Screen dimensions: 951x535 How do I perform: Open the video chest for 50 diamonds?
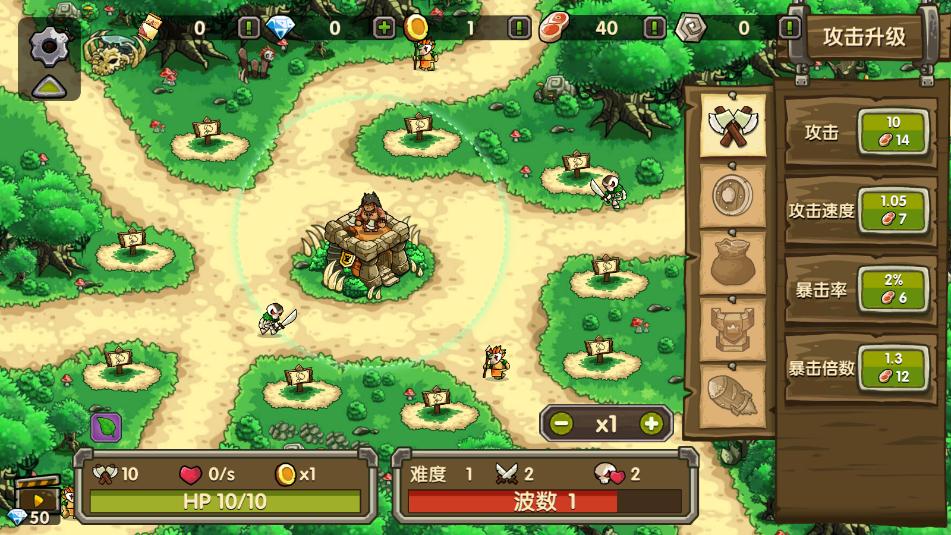coord(37,496)
